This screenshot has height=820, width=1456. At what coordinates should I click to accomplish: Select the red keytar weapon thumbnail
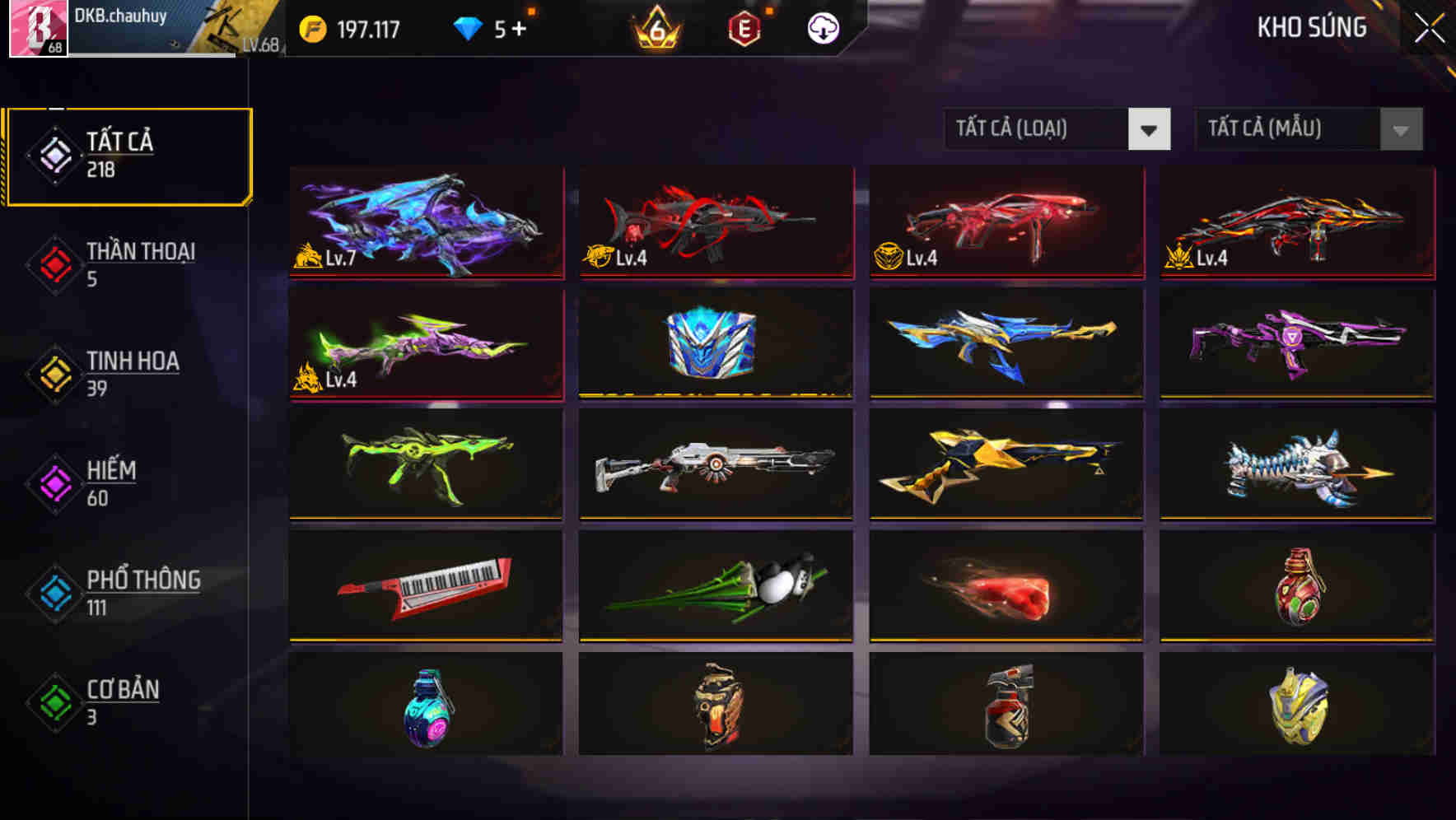[426, 585]
